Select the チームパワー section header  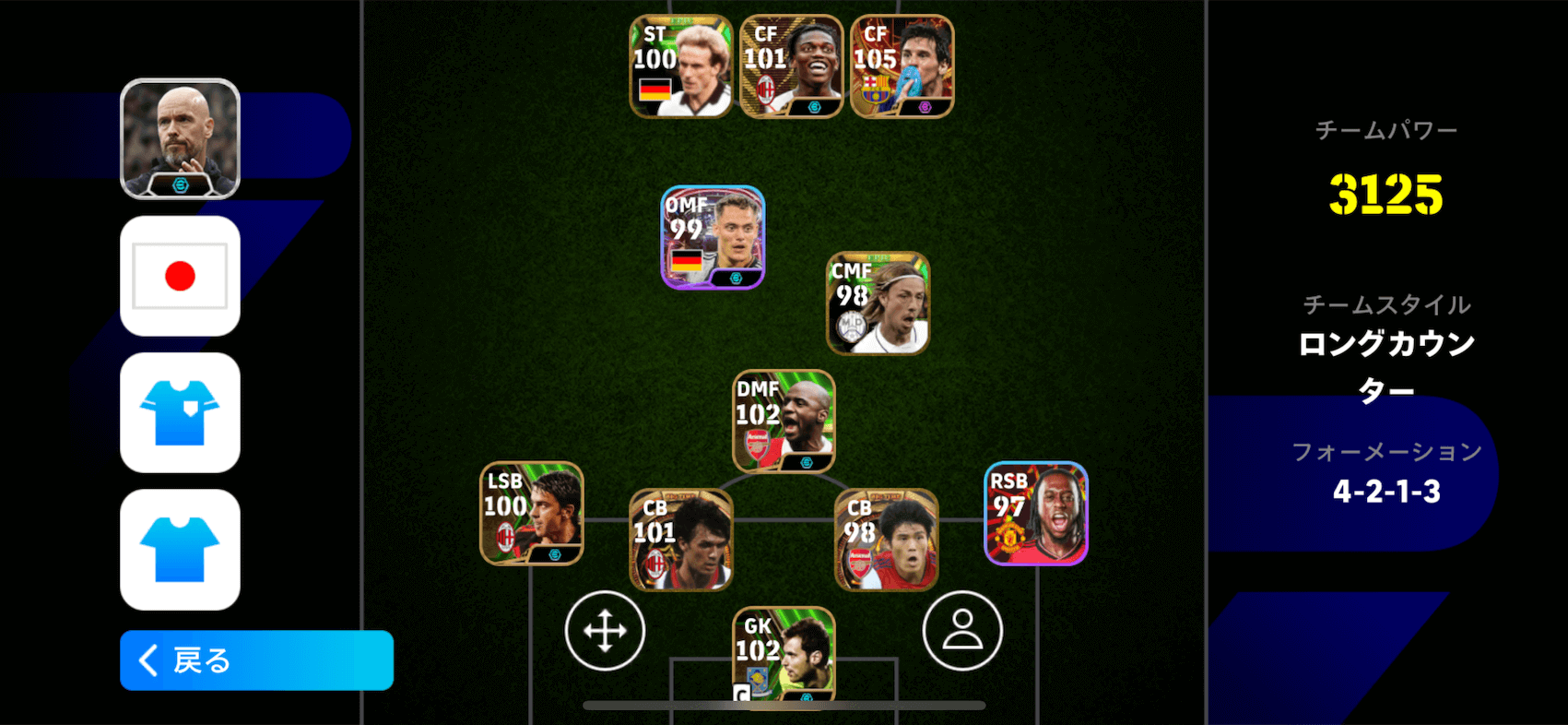coord(1387,129)
